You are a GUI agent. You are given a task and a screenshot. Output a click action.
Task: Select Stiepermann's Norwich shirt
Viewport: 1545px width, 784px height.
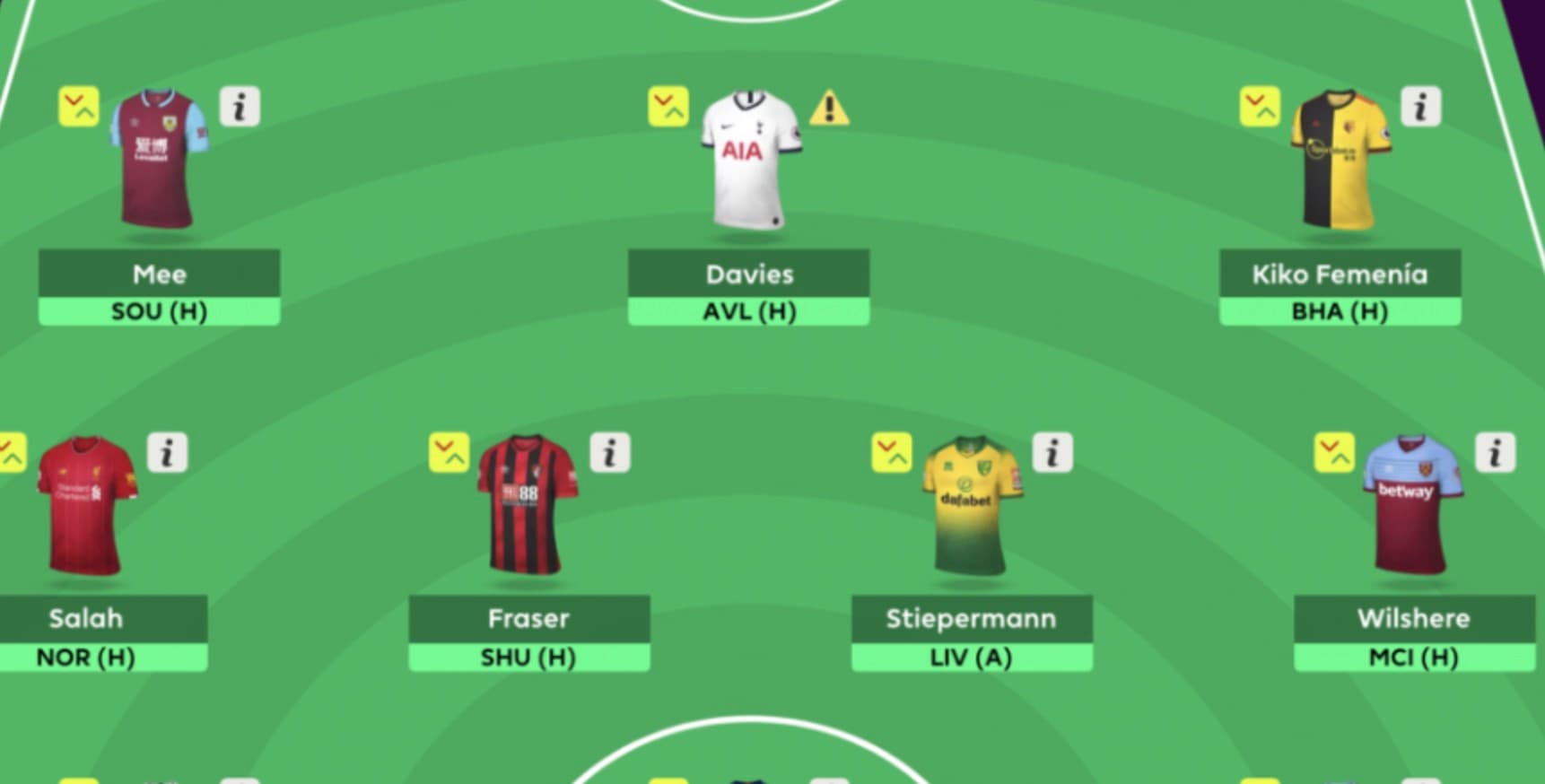coord(971,507)
